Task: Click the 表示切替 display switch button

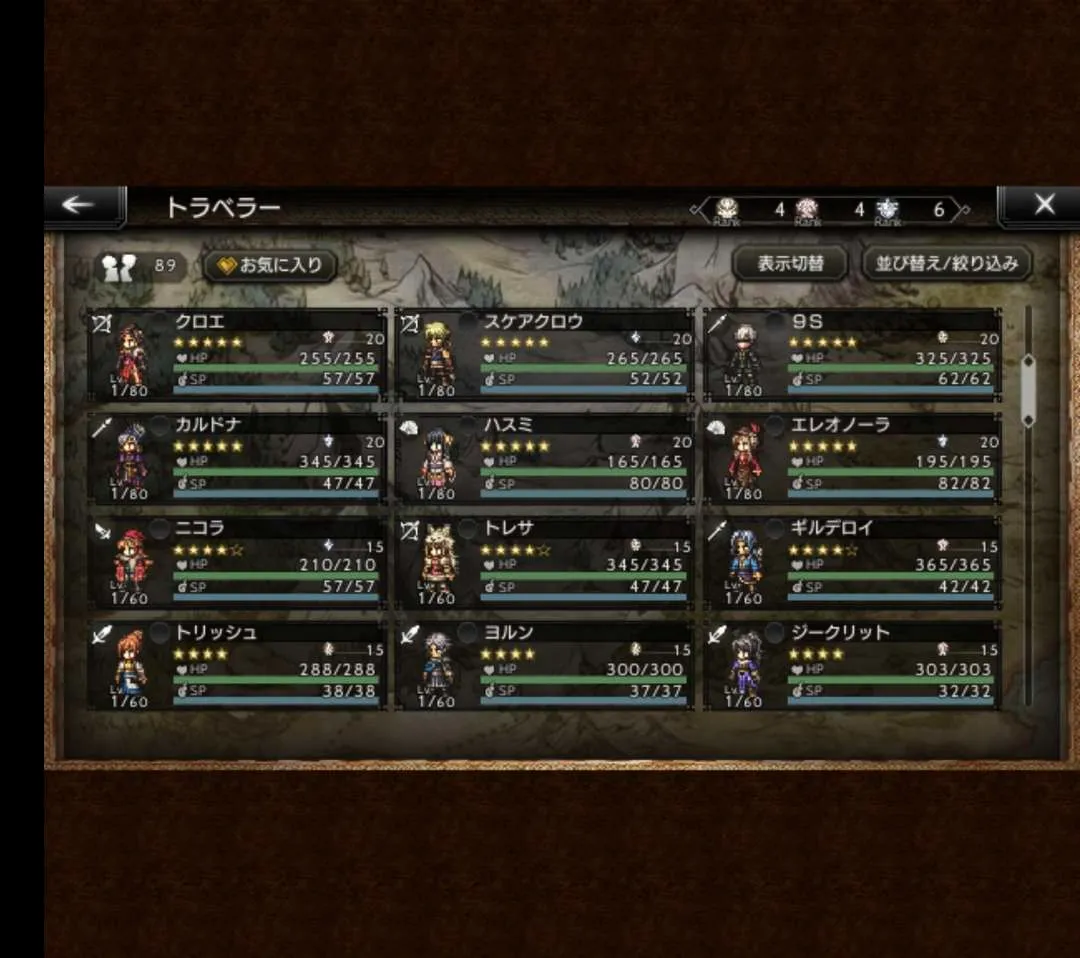Action: click(790, 264)
